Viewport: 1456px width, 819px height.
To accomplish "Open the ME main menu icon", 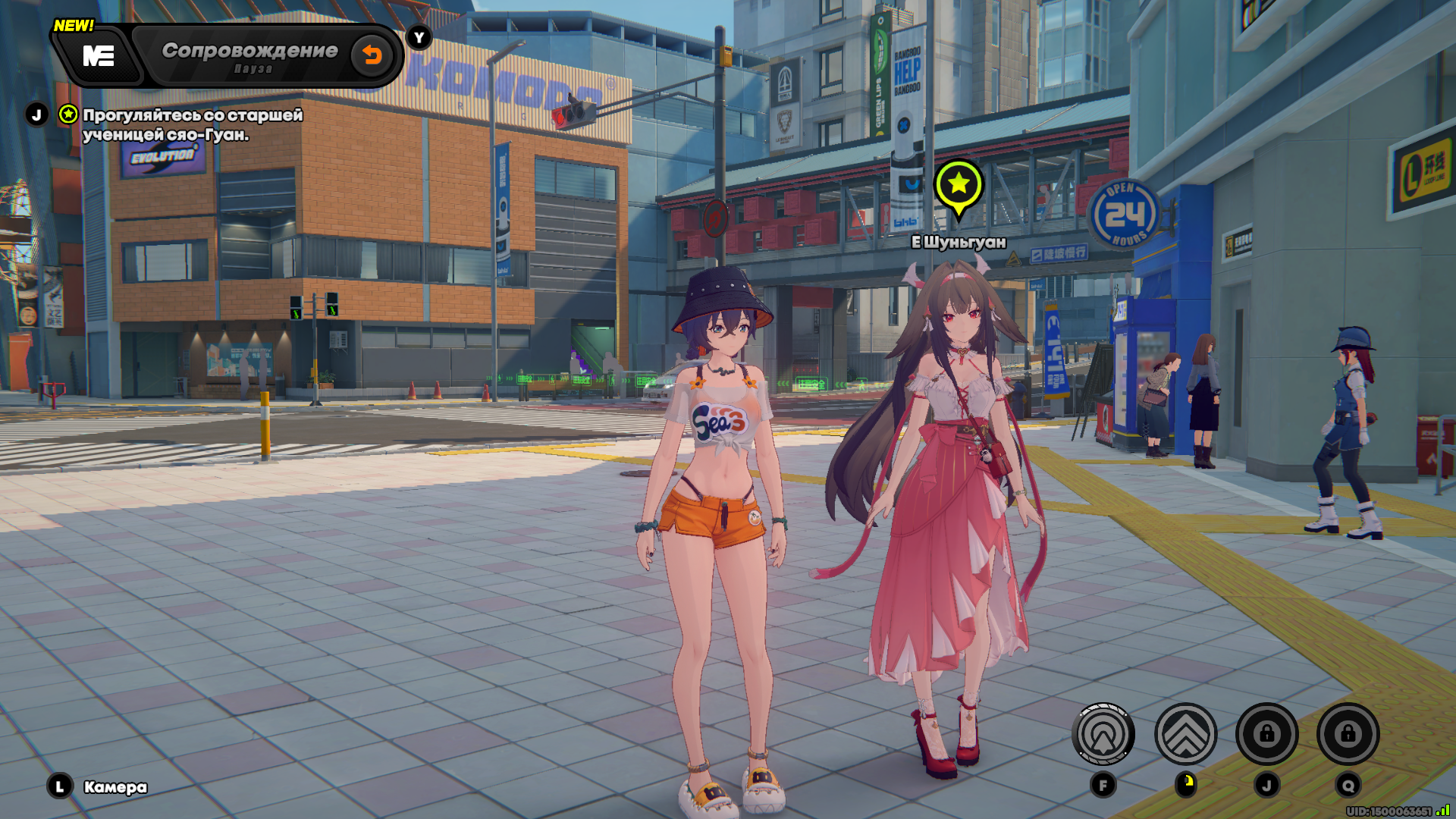I will [x=99, y=55].
